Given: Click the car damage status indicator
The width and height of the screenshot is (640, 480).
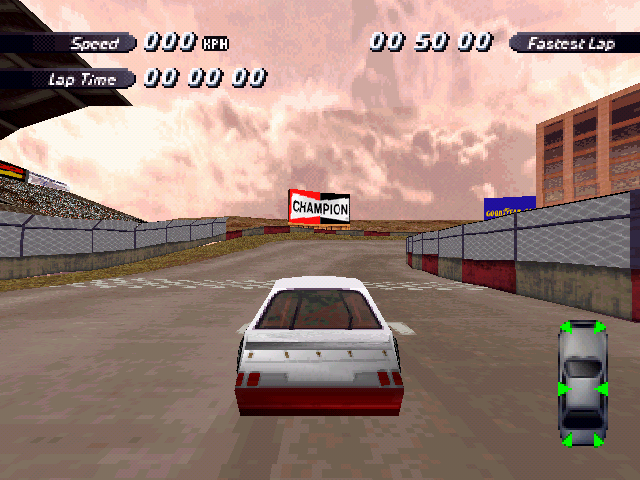Looking at the screenshot, I should tap(582, 384).
